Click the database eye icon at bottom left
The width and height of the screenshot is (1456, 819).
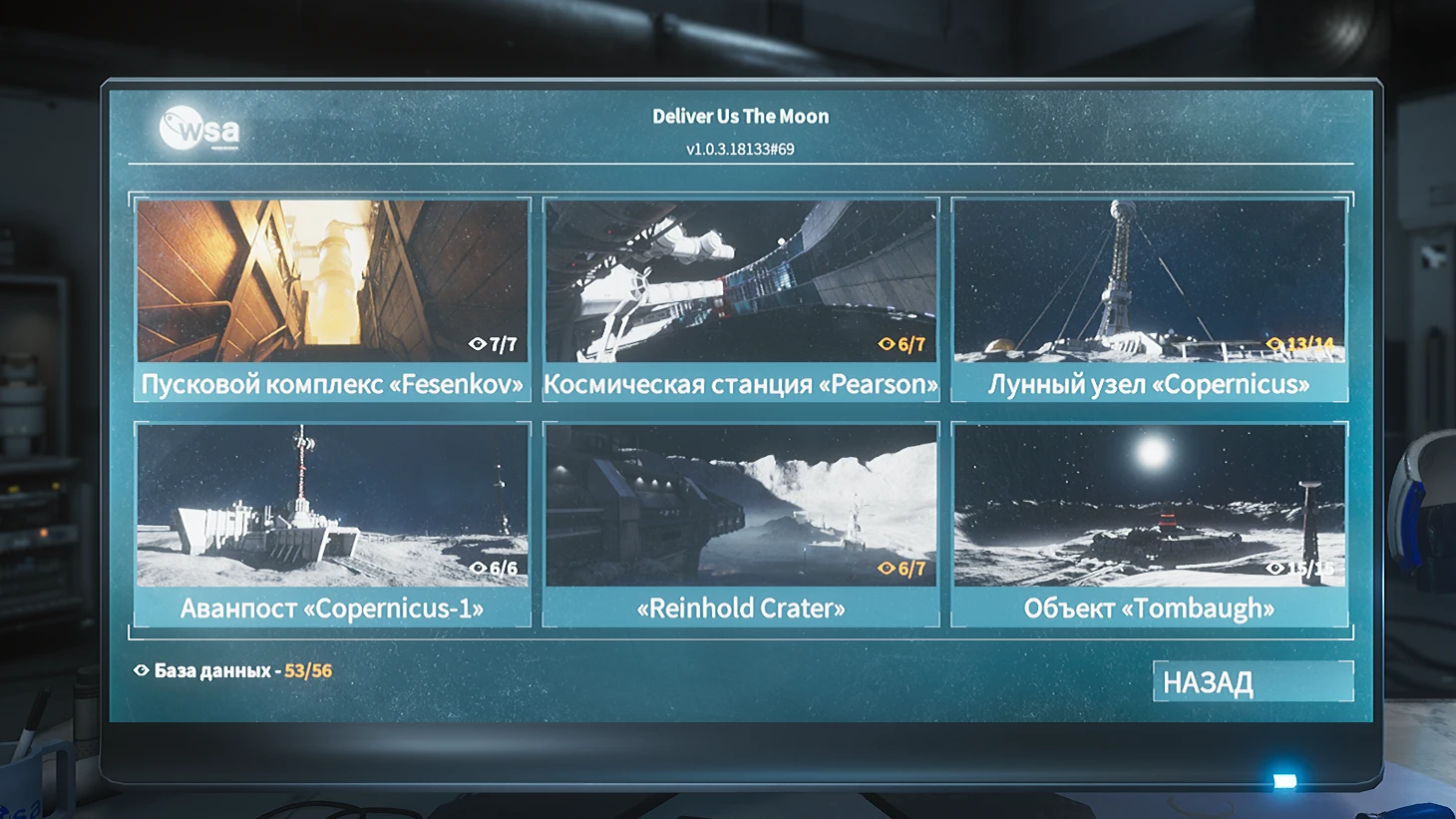[x=141, y=670]
